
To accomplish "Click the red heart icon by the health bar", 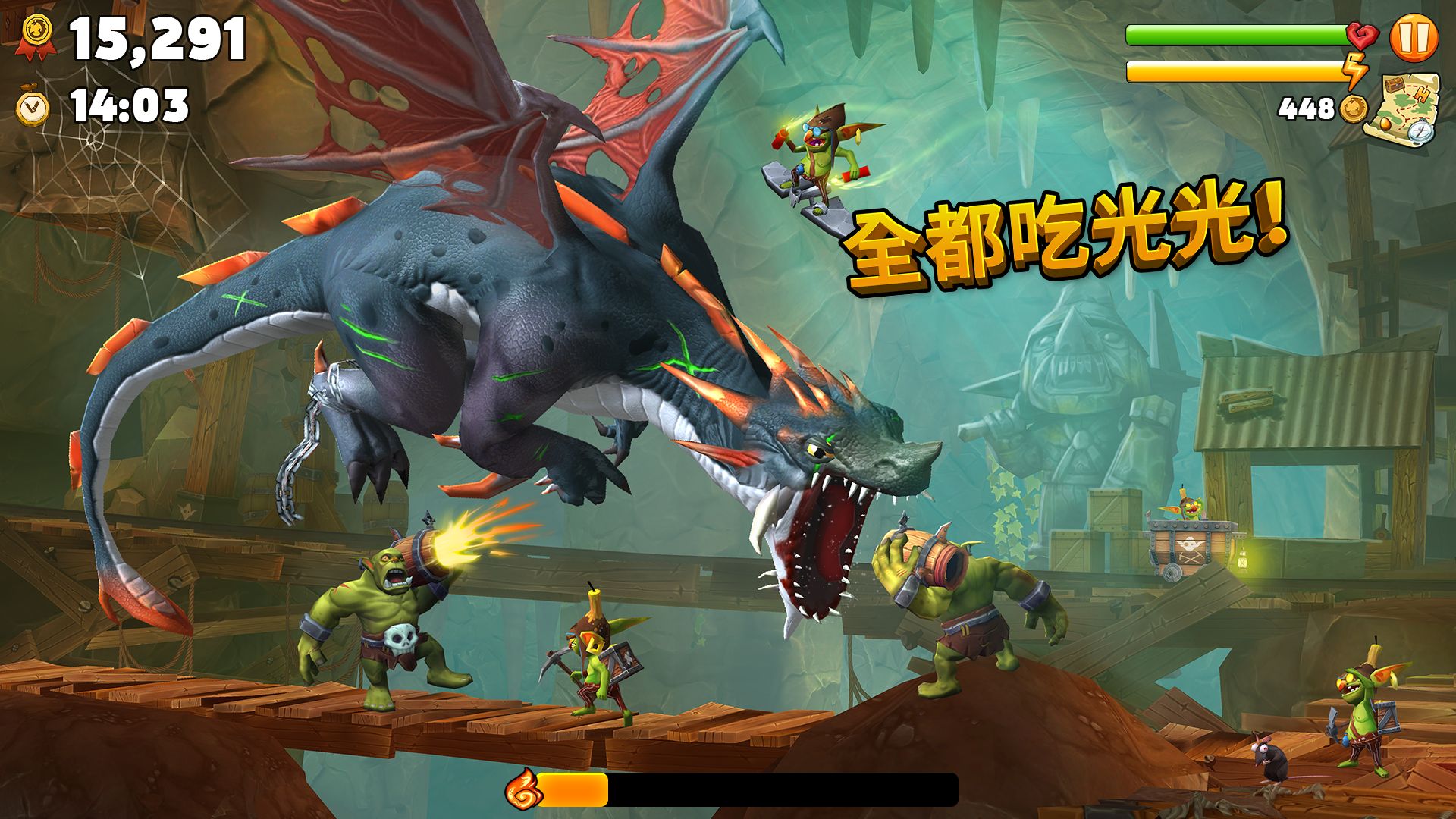I will 1363,36.
